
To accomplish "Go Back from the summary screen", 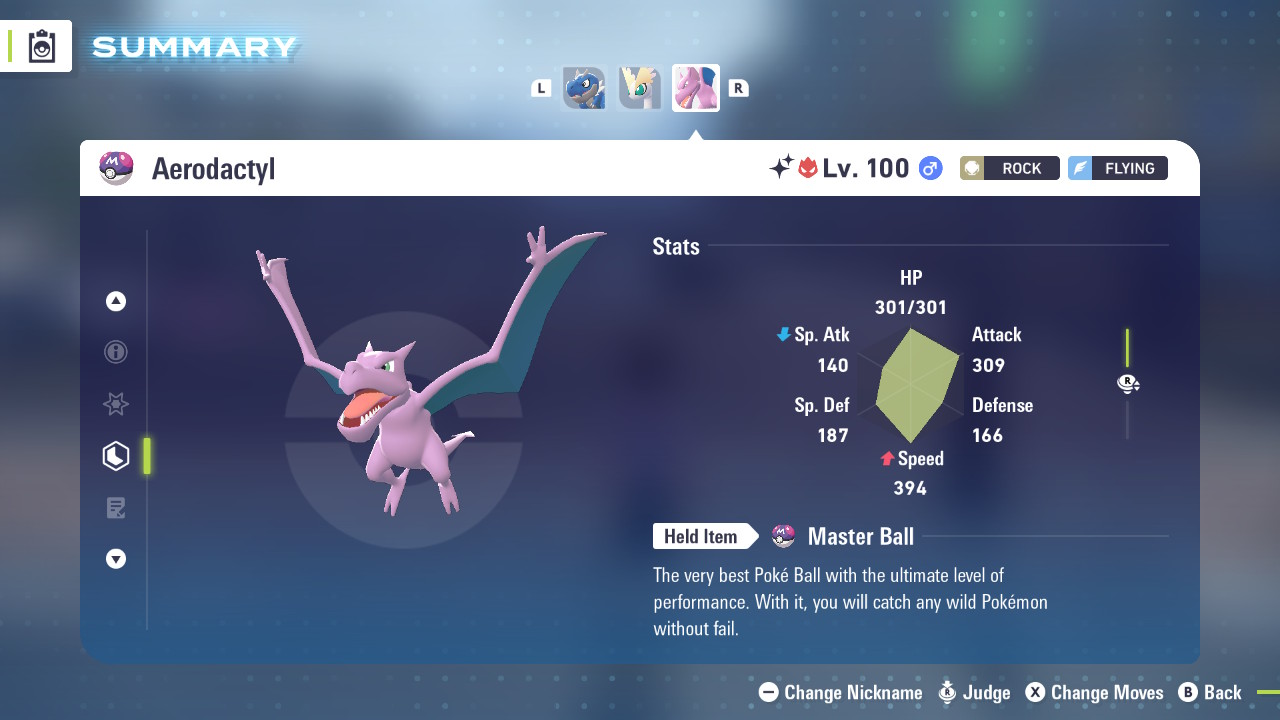I will (x=1210, y=692).
